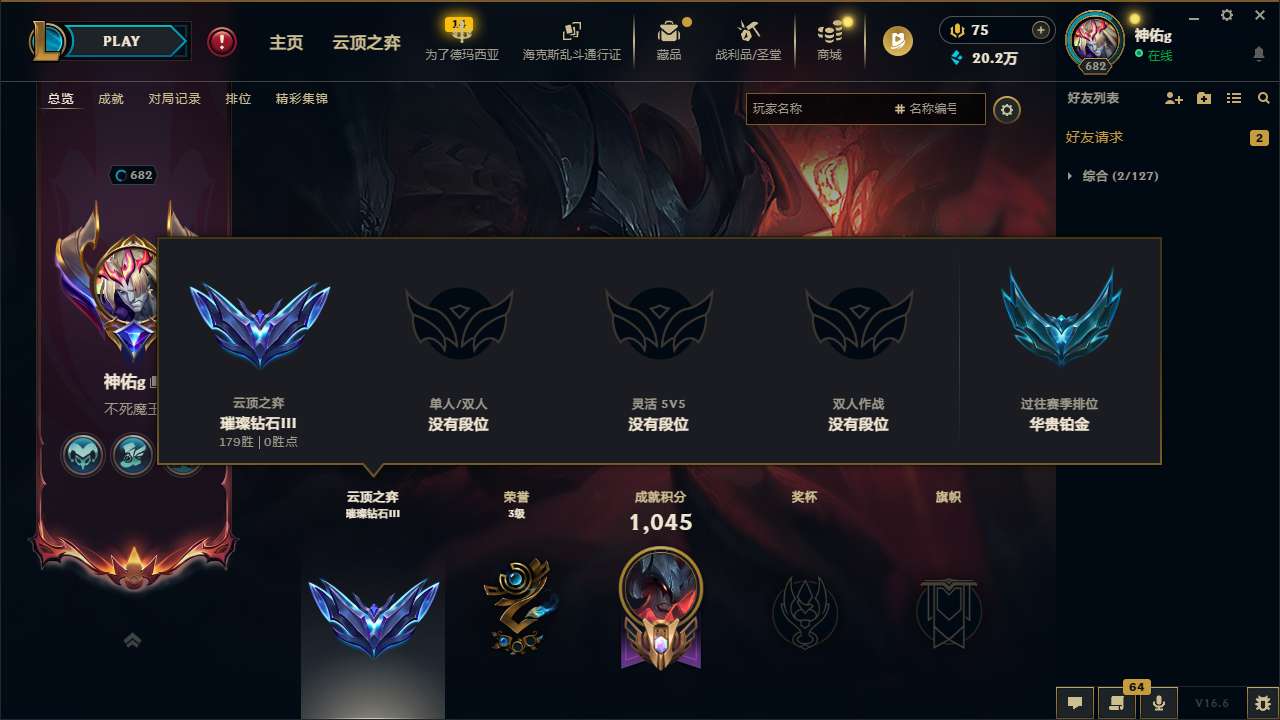1280x720 pixels.
Task: Select 主页 in the top menu
Action: tap(286, 42)
